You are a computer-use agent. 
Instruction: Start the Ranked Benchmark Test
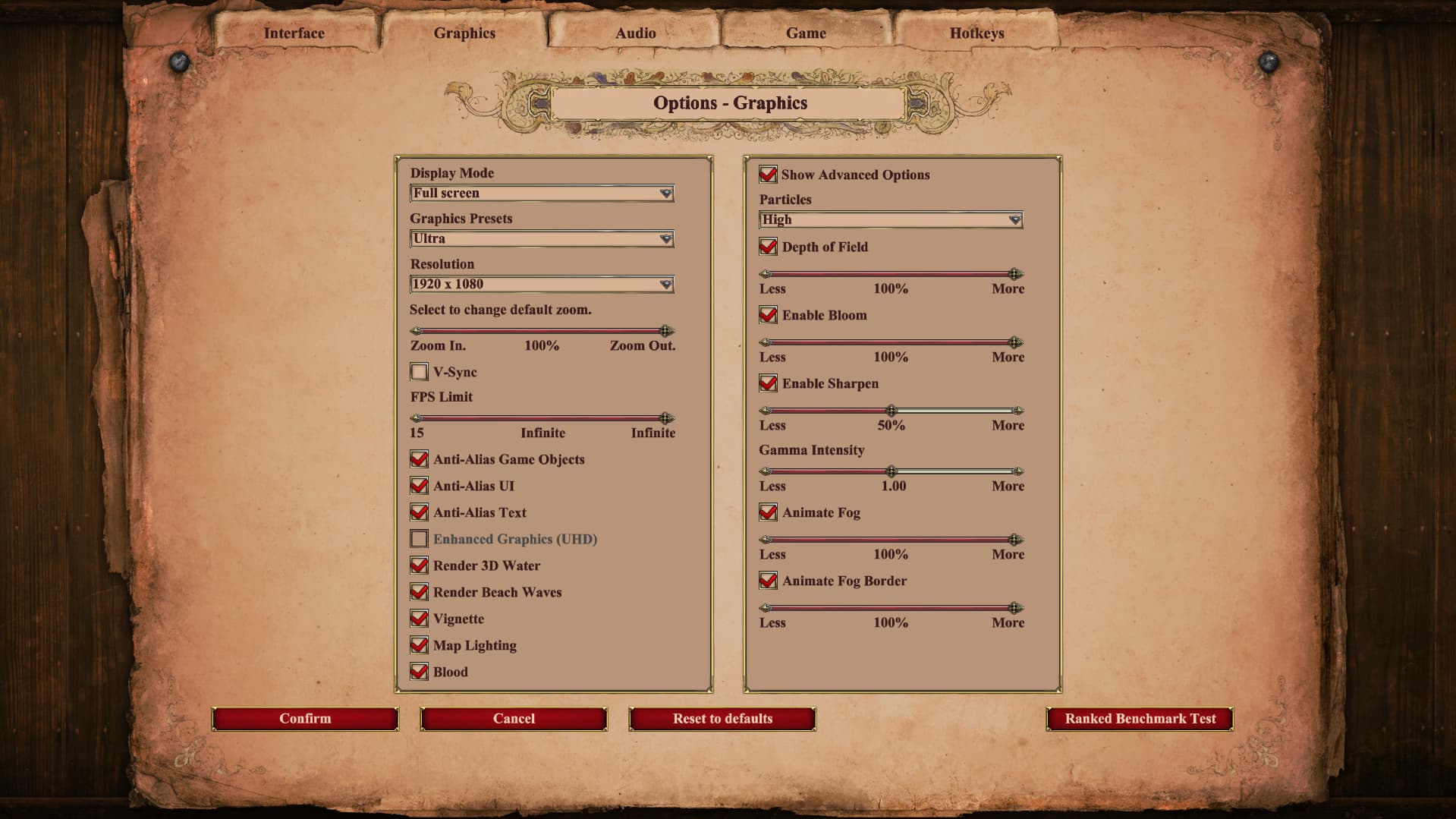[x=1140, y=719]
